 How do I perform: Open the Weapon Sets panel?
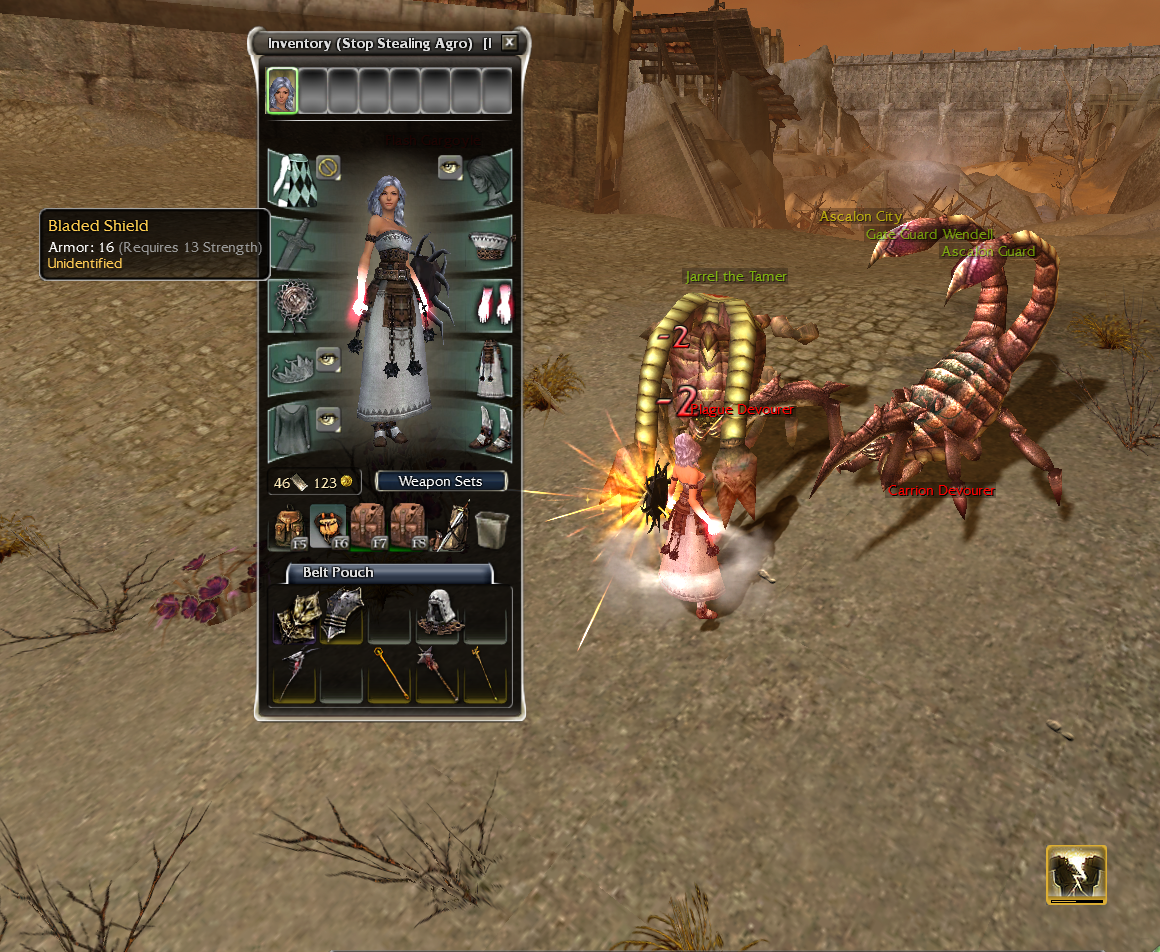[441, 482]
